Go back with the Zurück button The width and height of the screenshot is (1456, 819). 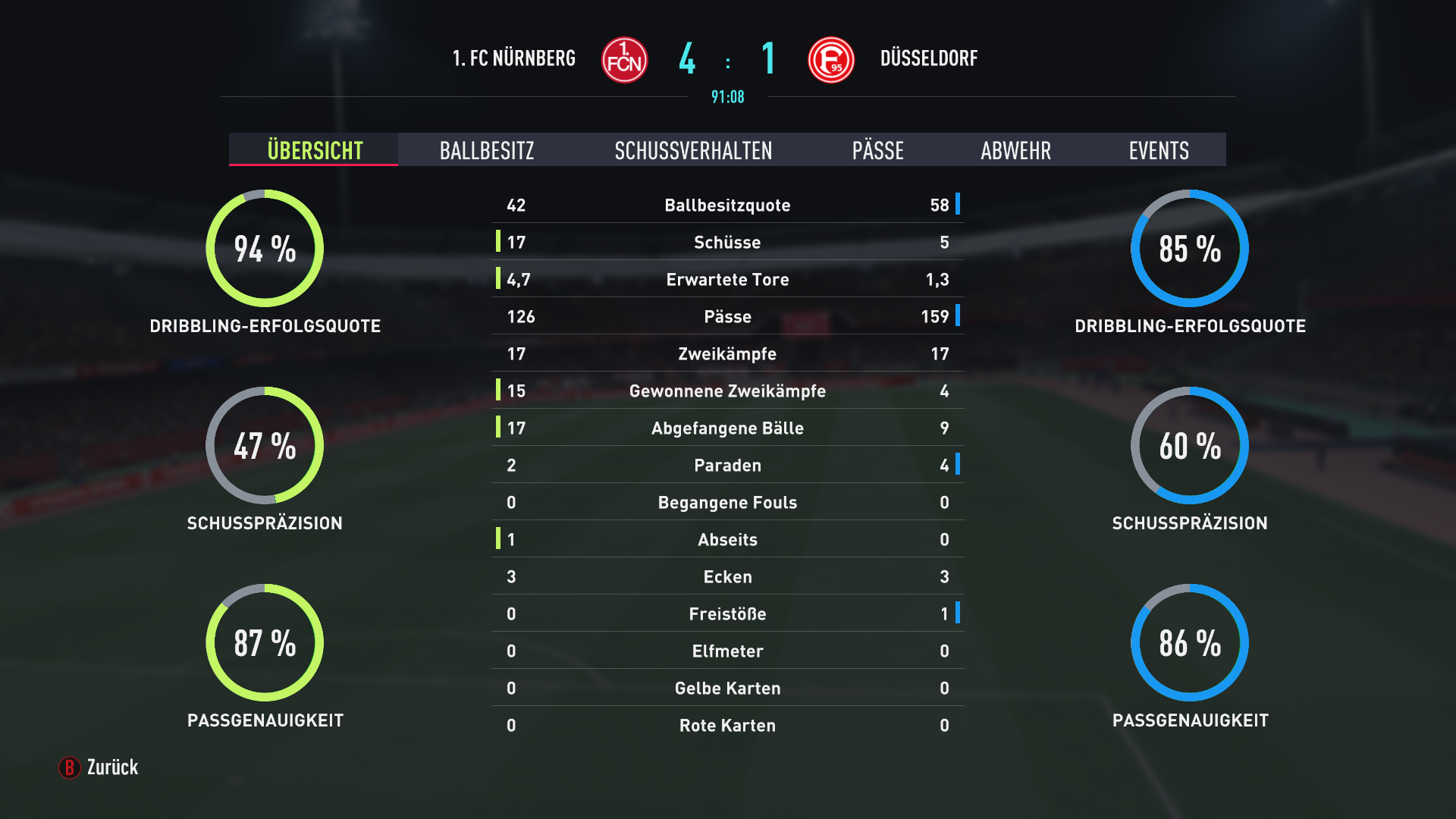[99, 767]
